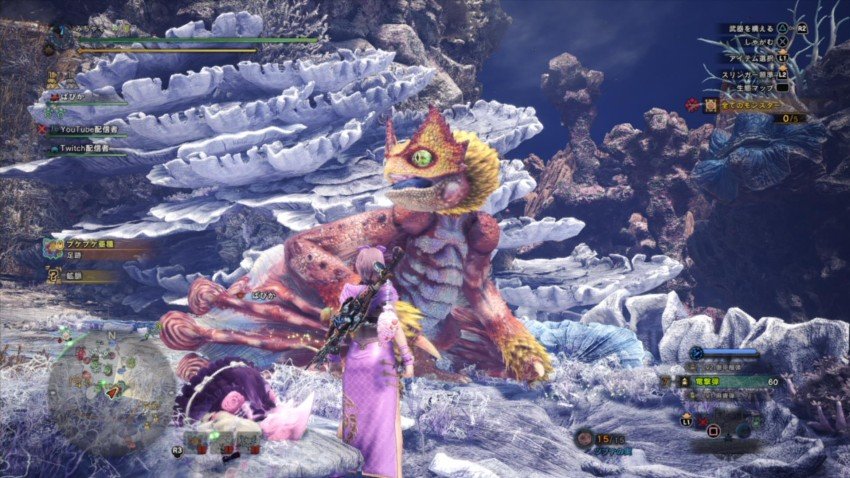Click the red arrow player marker on minimap

(x=113, y=391)
